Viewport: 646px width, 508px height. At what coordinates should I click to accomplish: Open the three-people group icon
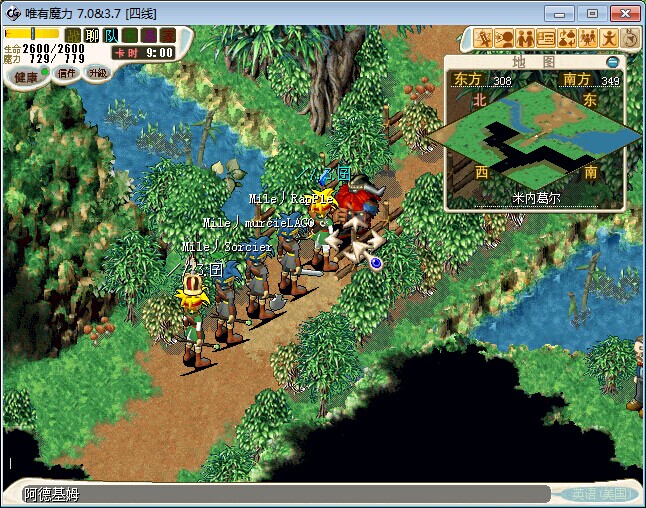click(588, 38)
